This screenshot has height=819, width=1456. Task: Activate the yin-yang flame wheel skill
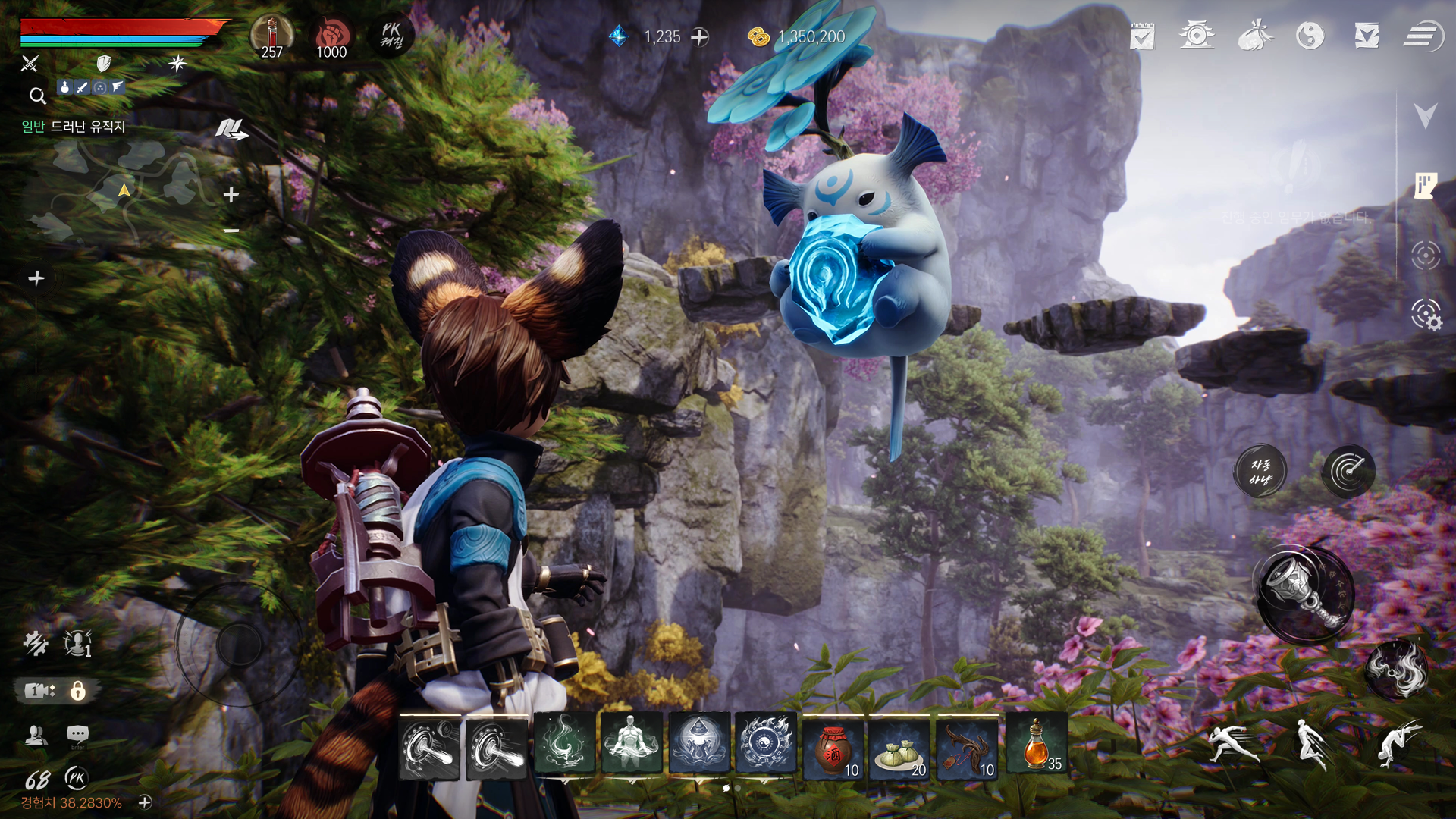pos(766,744)
